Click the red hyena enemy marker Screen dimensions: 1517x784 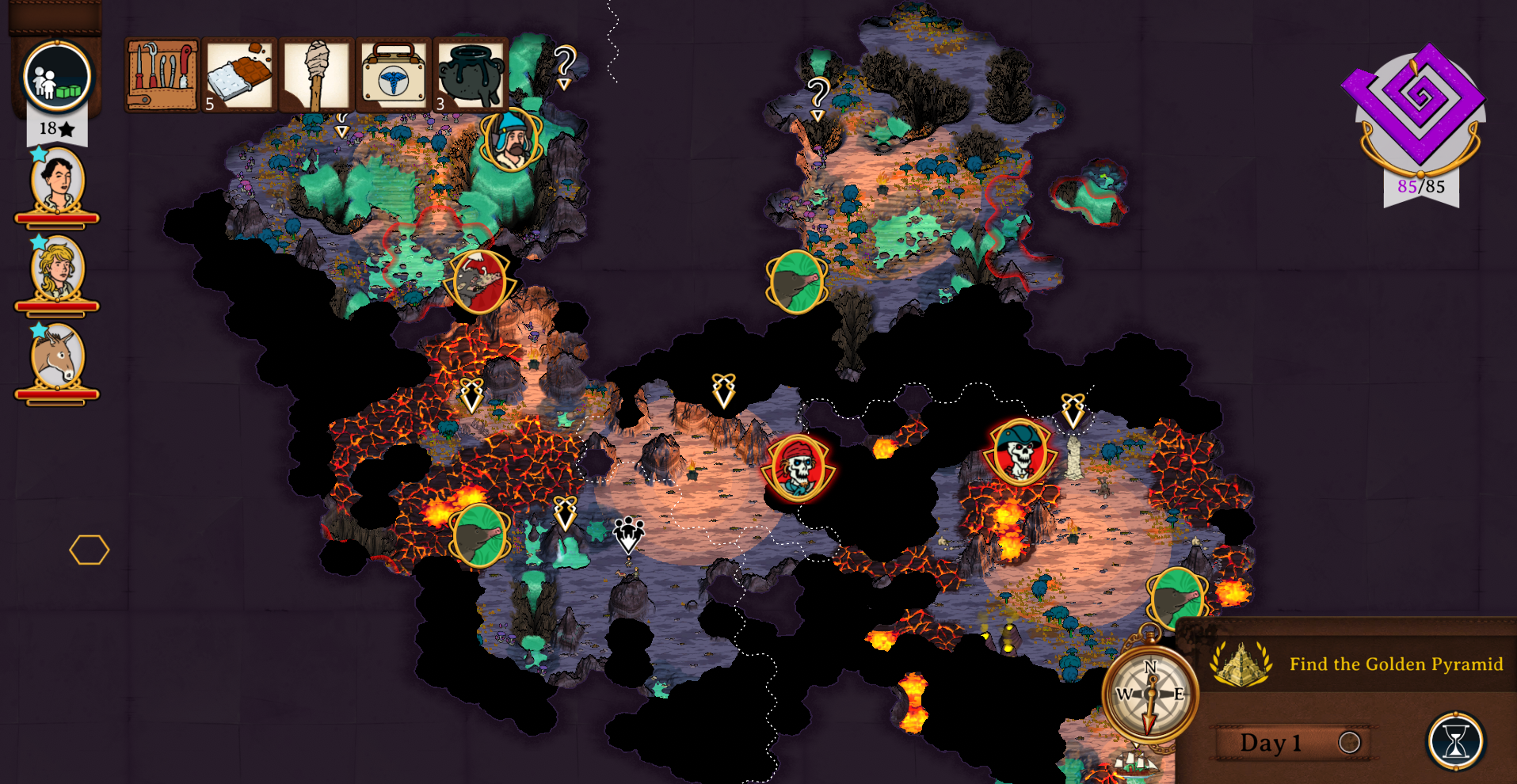click(479, 282)
